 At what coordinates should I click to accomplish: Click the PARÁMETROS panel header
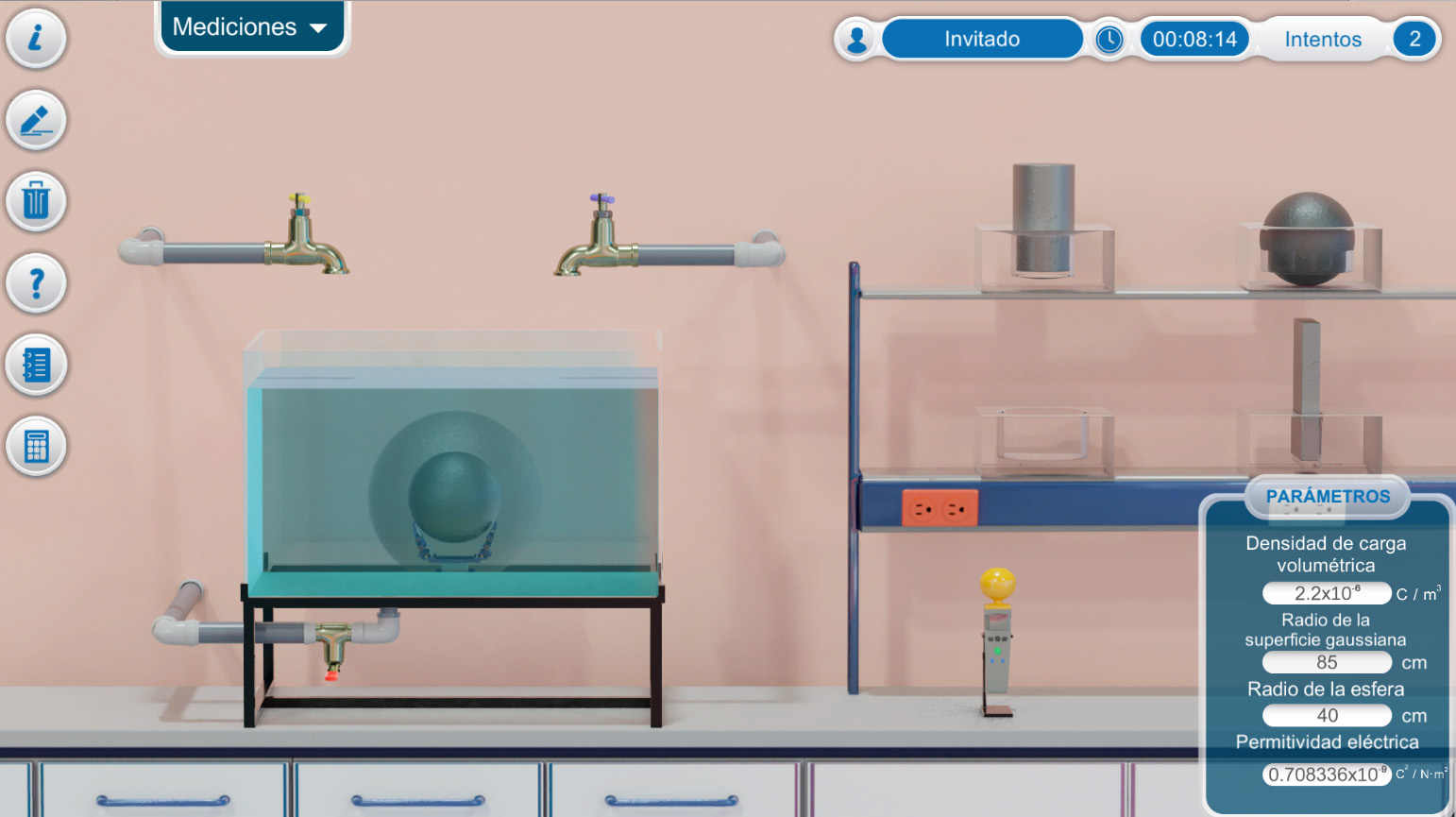(x=1328, y=497)
